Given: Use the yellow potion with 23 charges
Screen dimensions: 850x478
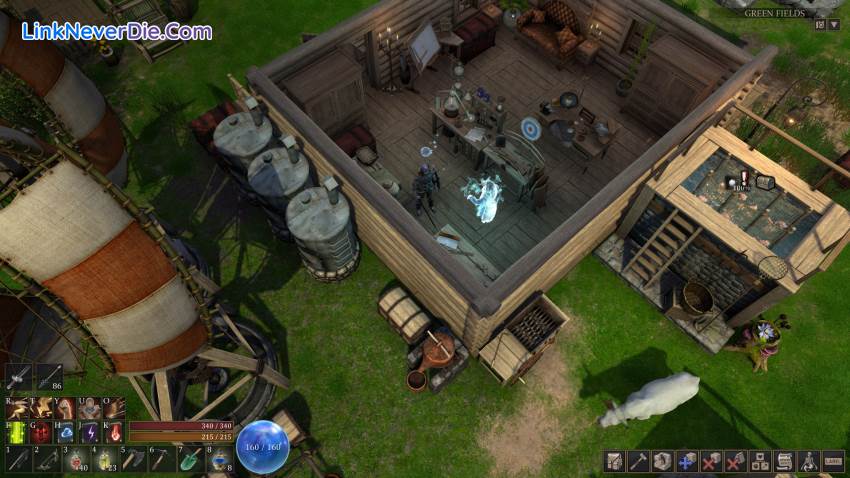Looking at the screenshot, I should click(x=102, y=459).
